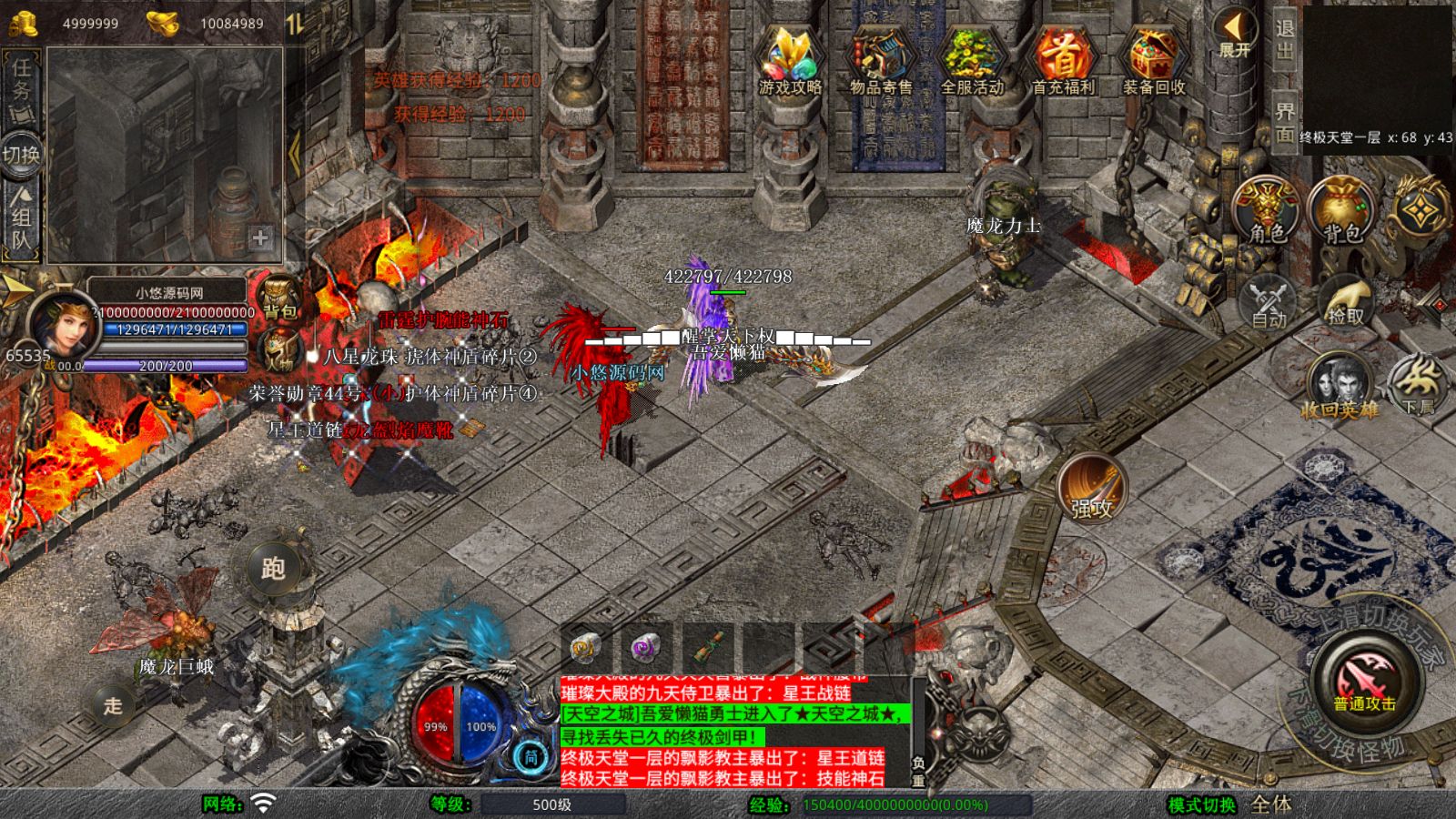Open the 游戏攻略 game guide icon
The image size is (1456, 819).
(790, 61)
